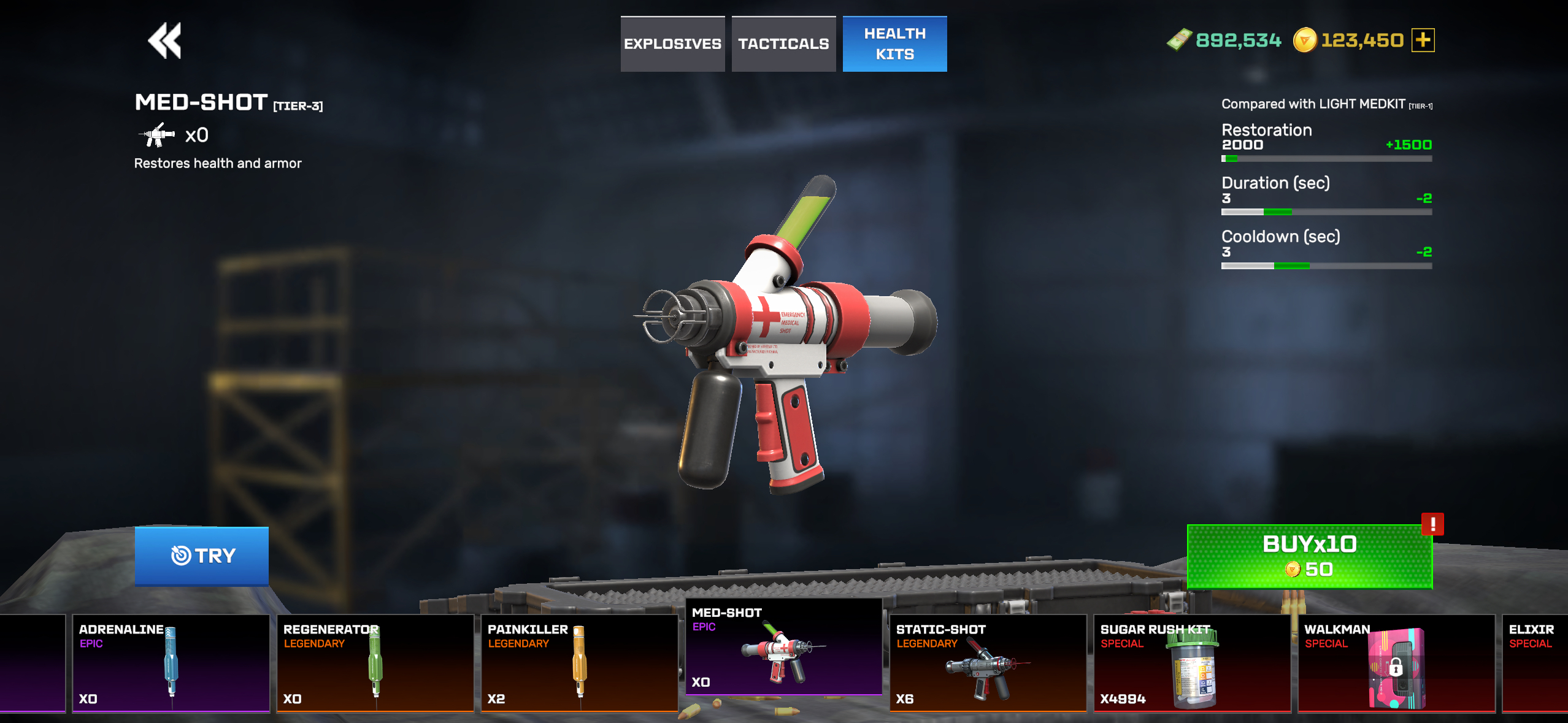Select the Sugar Rush Kit card
The width and height of the screenshot is (1568, 723).
[1192, 664]
